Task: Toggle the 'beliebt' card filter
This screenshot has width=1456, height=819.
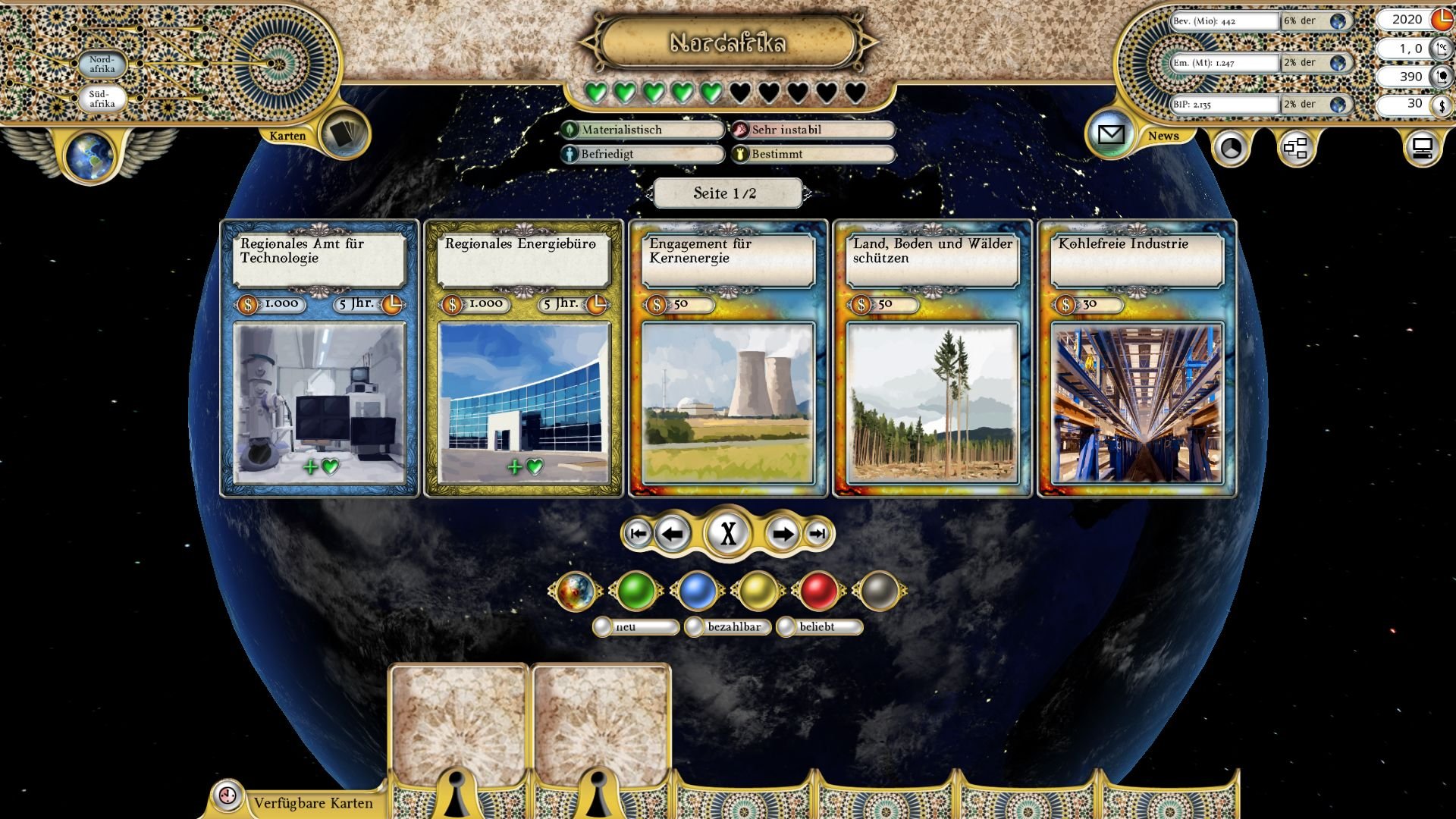Action: 786,627
